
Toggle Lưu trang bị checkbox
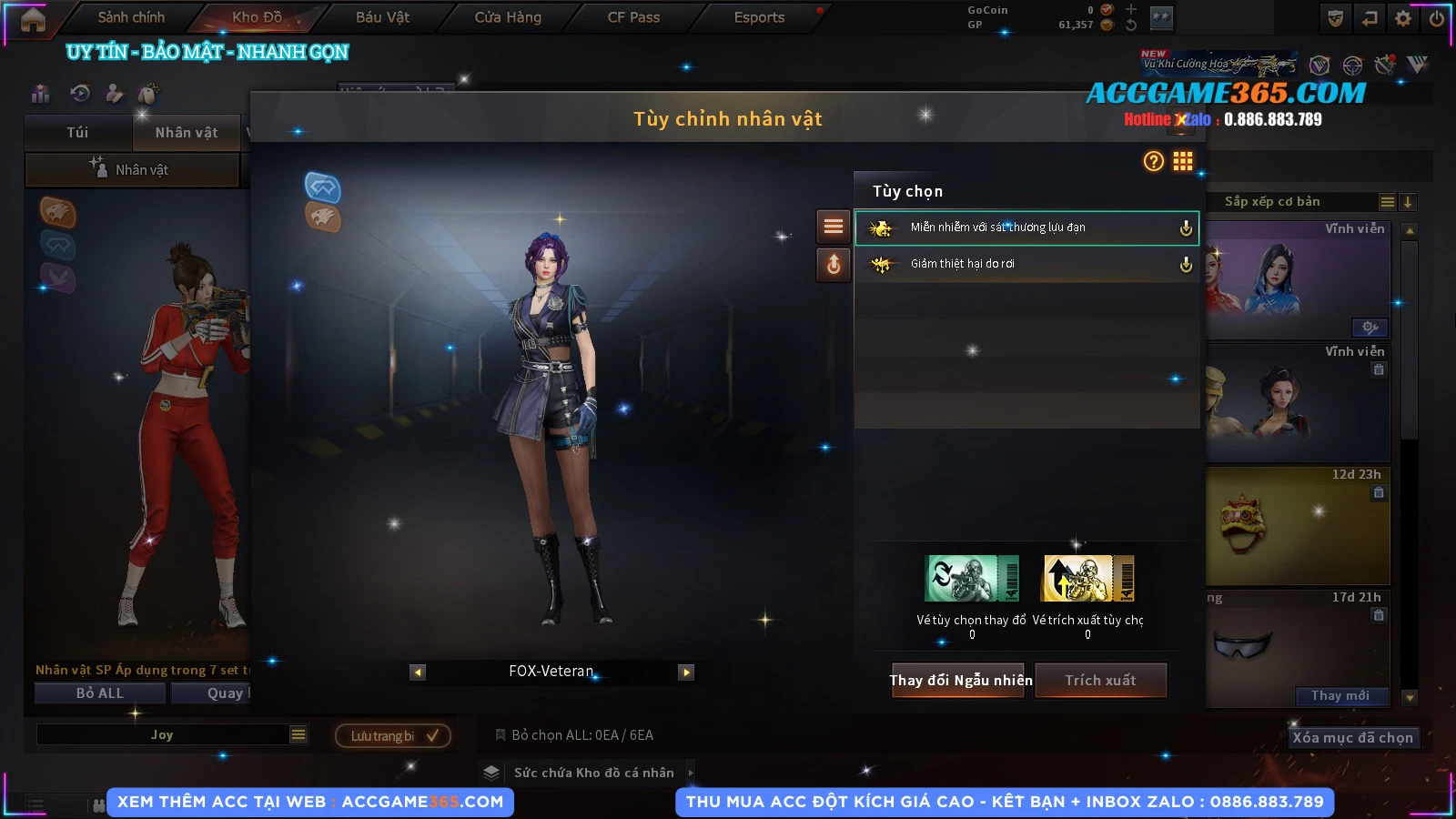(x=432, y=735)
